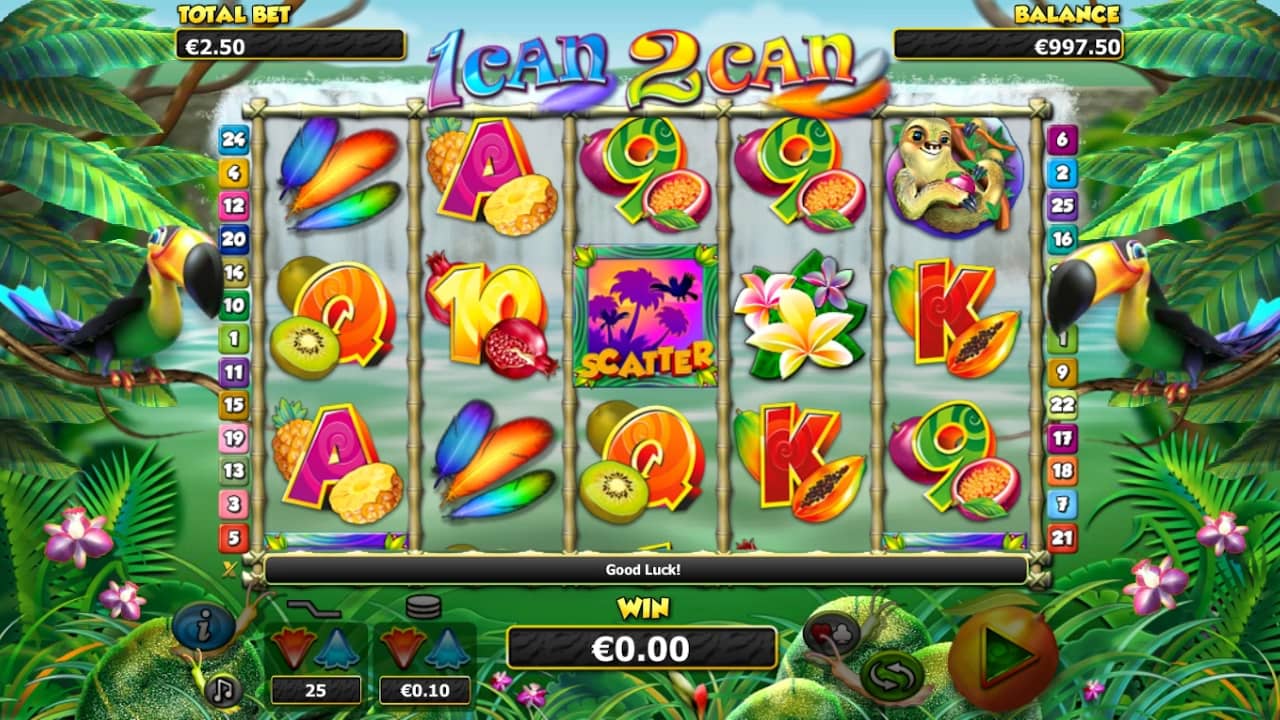
Task: Toggle the music note sound button
Action: coord(223,689)
